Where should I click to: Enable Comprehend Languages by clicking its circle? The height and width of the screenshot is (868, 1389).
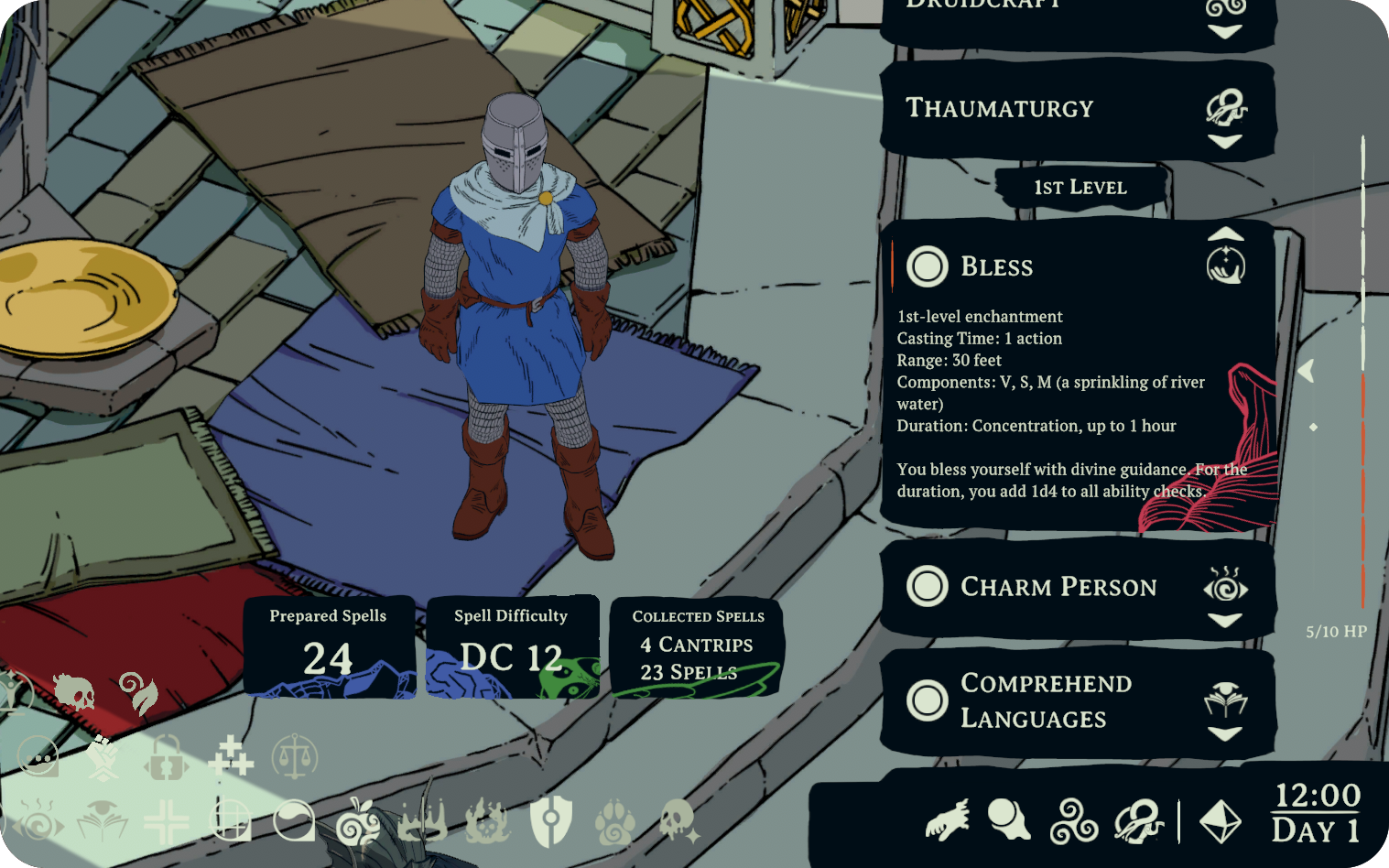click(x=927, y=700)
